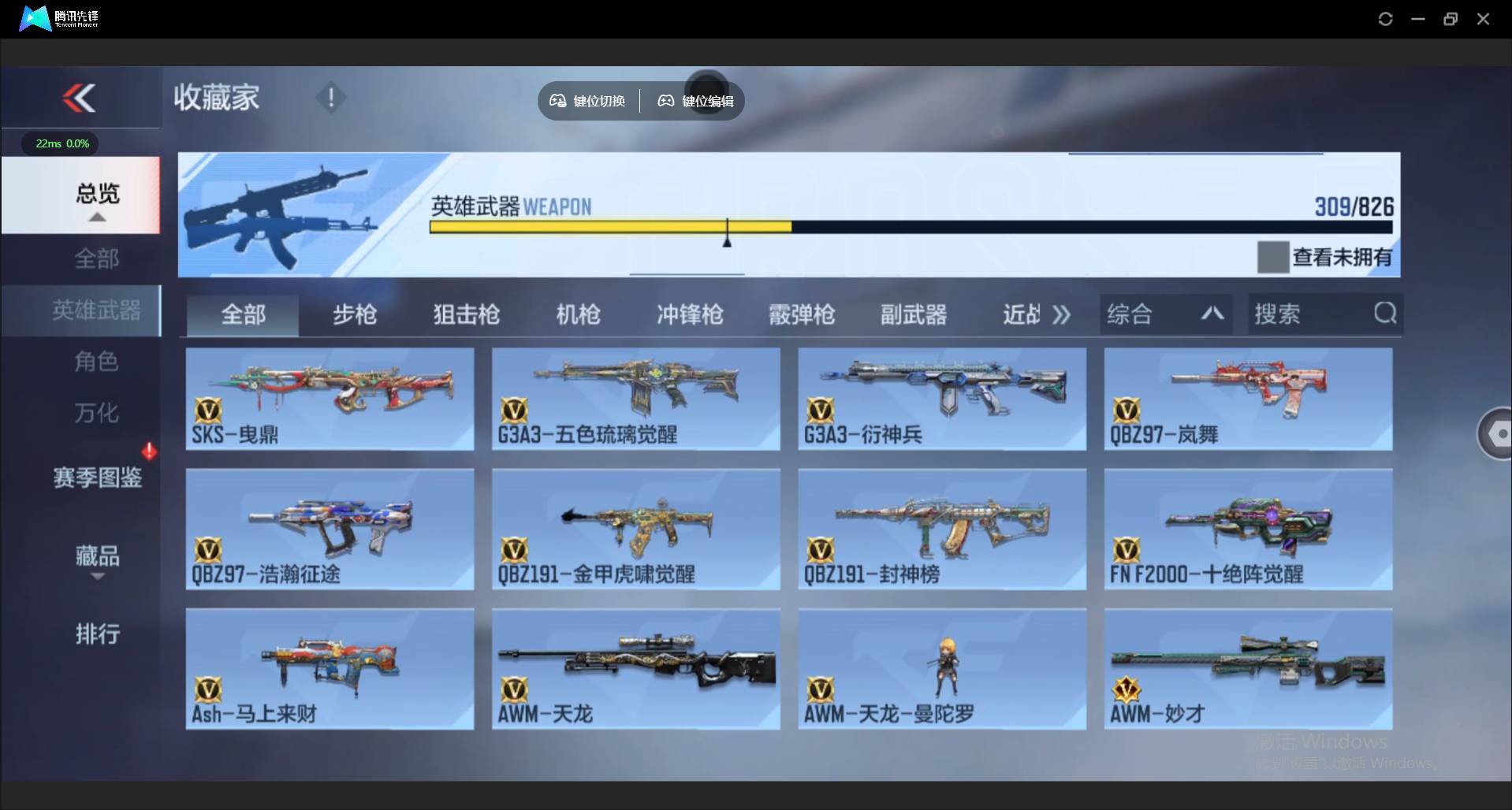
Task: Click the weapon collection progress bar
Action: point(907,226)
